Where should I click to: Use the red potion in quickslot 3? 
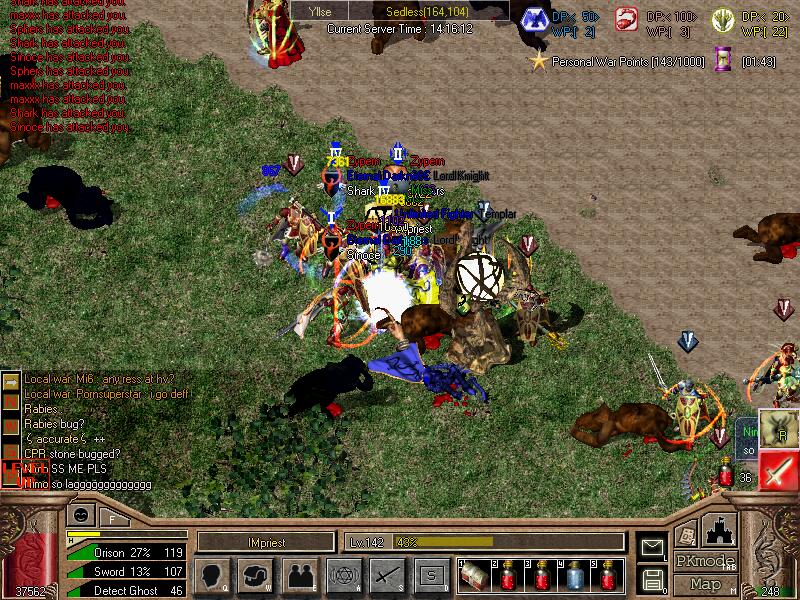point(542,576)
